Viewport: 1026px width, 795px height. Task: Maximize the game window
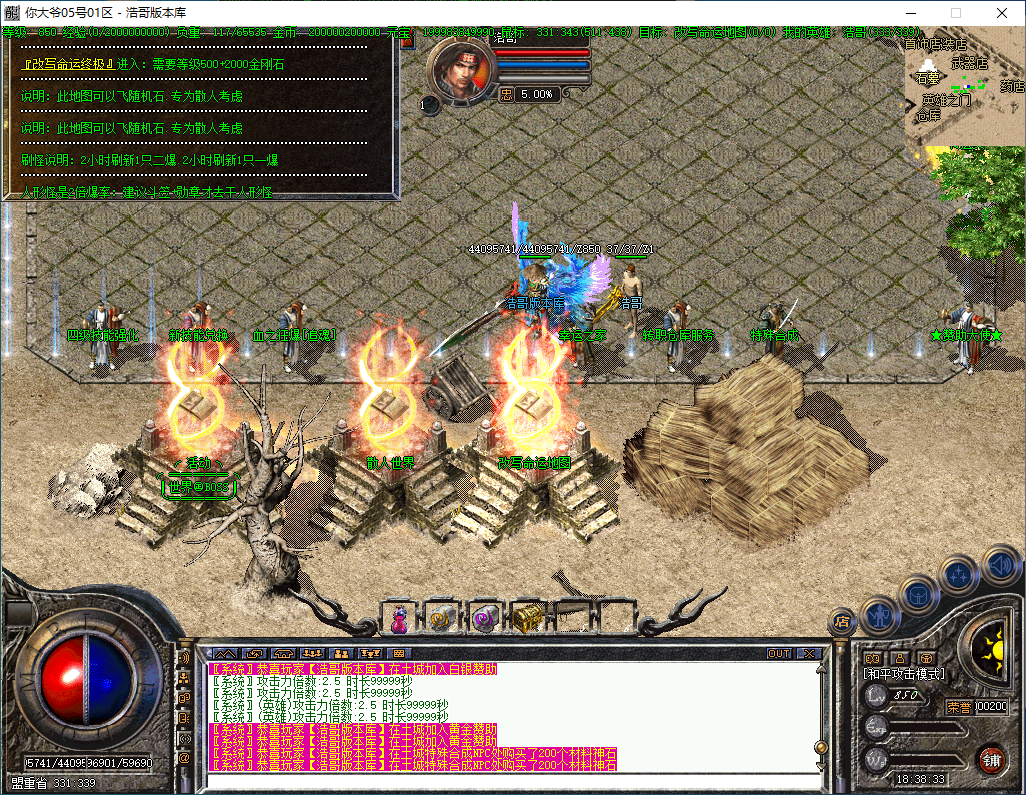[955, 13]
